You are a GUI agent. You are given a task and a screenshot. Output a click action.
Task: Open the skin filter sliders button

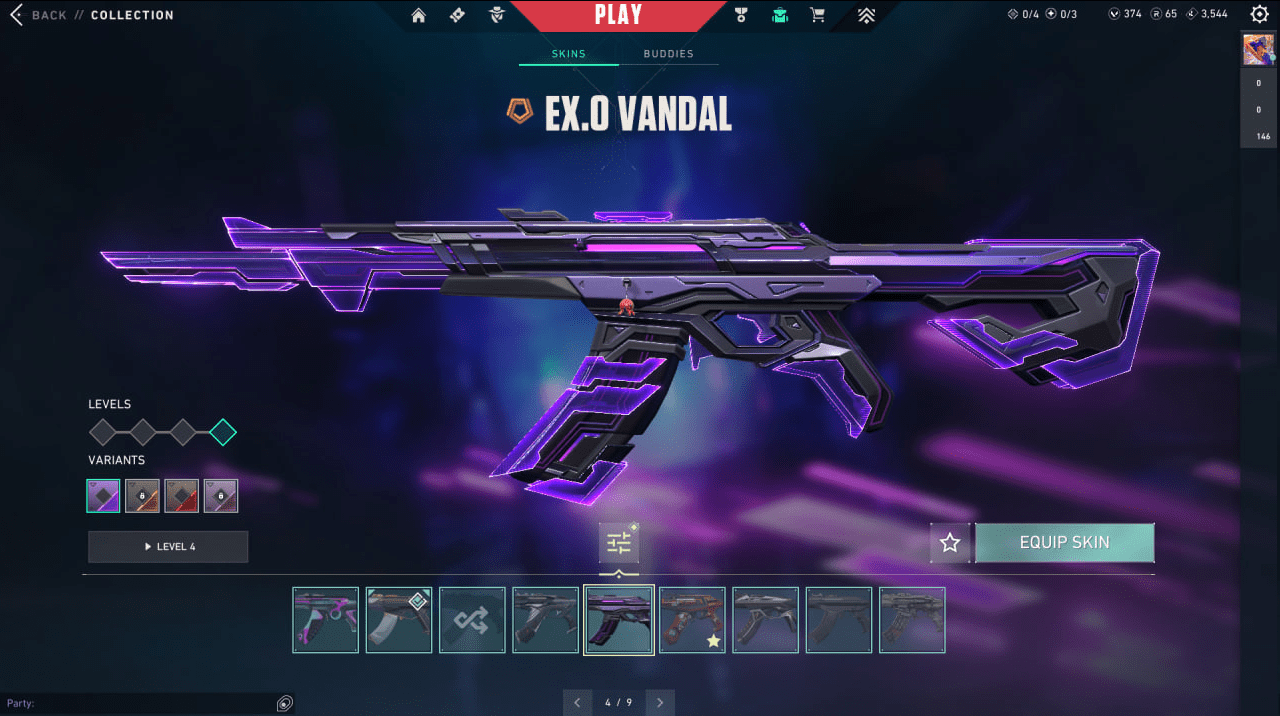point(619,543)
